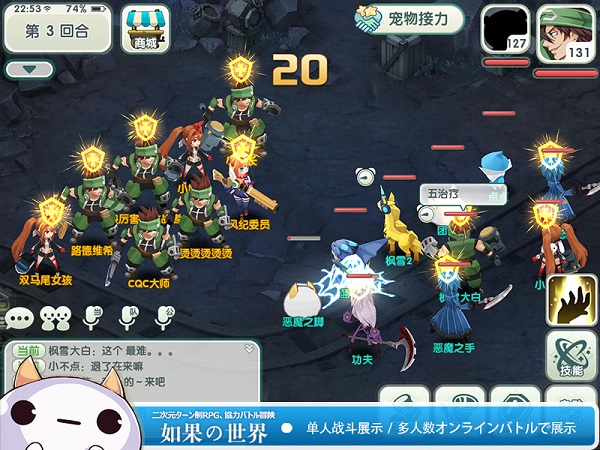Tap the 宠物接力 pet relay button

409,19
